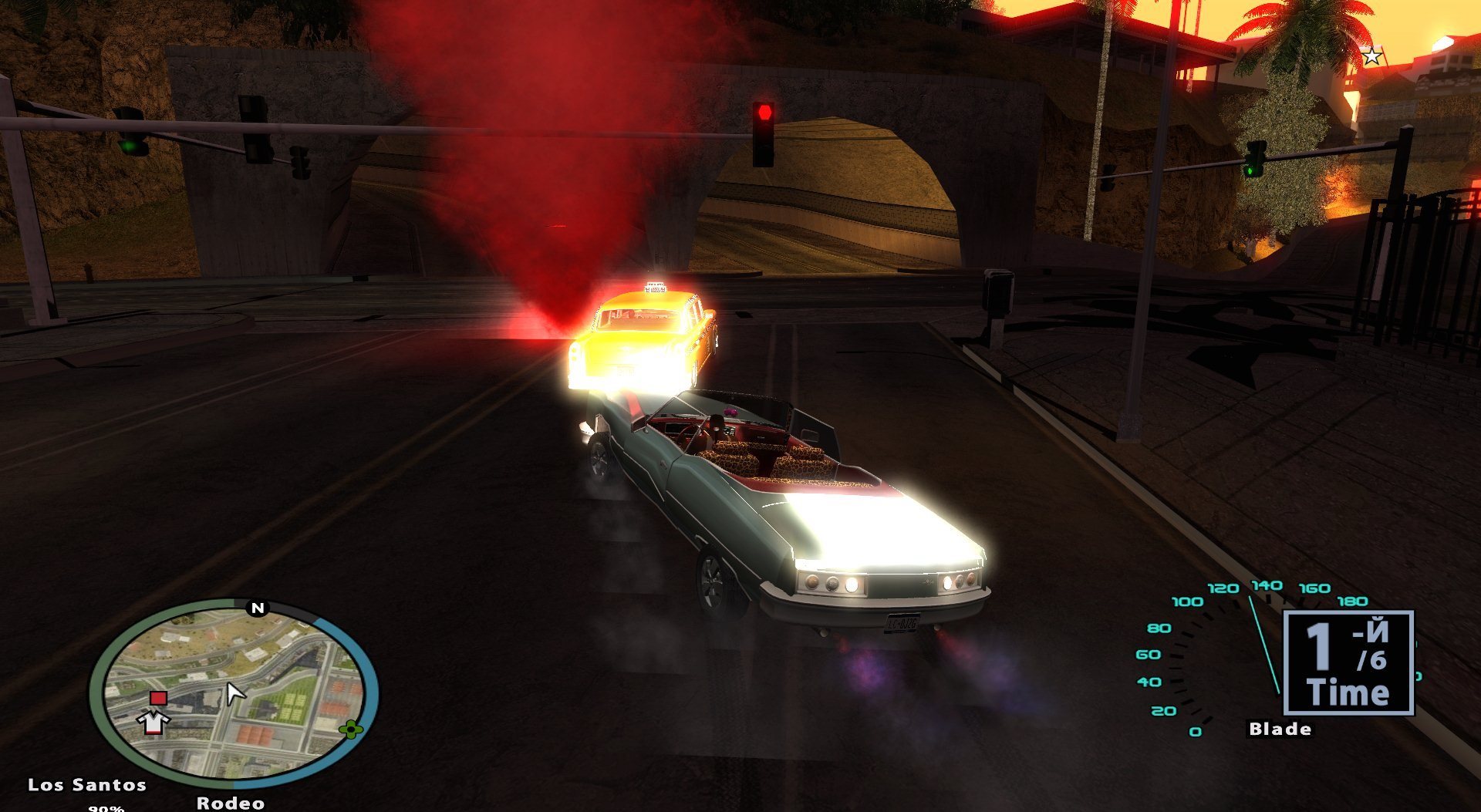The height and width of the screenshot is (812, 1481).
Task: Select the red square marker on the minimap
Action: 158,698
